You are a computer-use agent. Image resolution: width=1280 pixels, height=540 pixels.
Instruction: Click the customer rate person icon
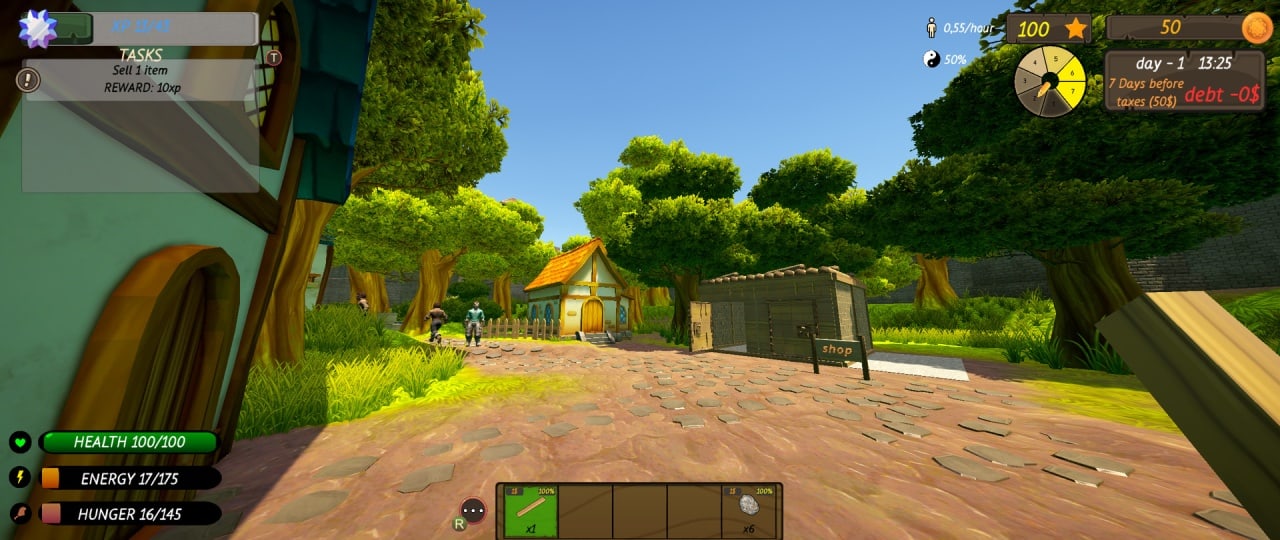tap(931, 28)
